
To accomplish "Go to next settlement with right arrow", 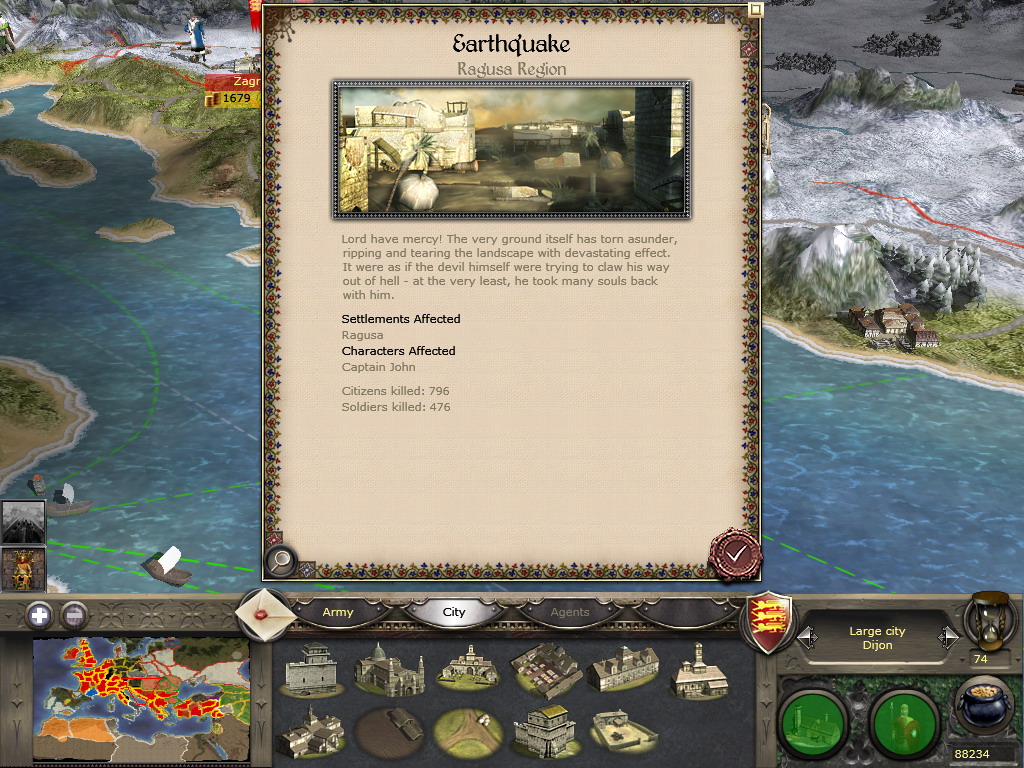I will [x=947, y=637].
